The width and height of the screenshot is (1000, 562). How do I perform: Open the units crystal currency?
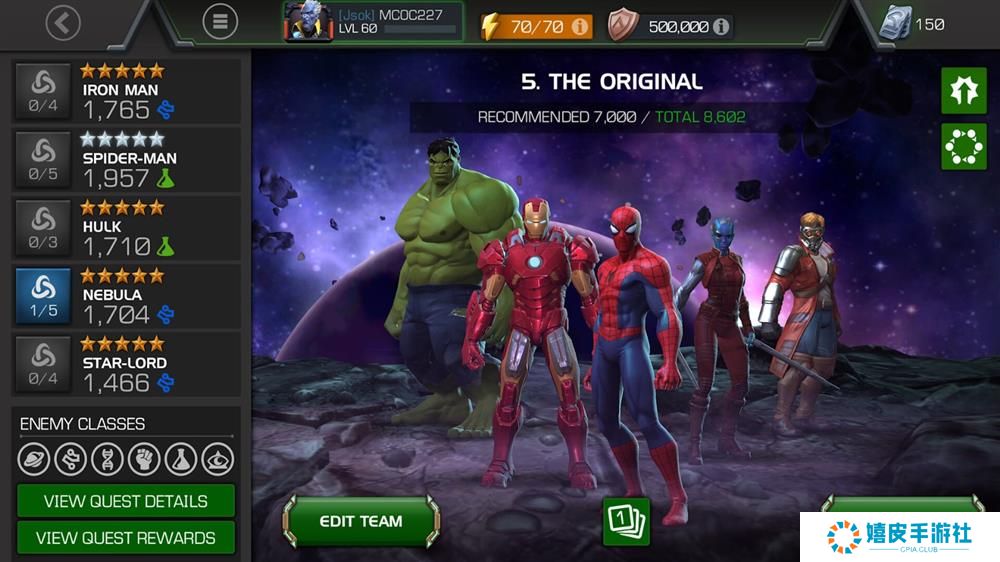pos(911,24)
